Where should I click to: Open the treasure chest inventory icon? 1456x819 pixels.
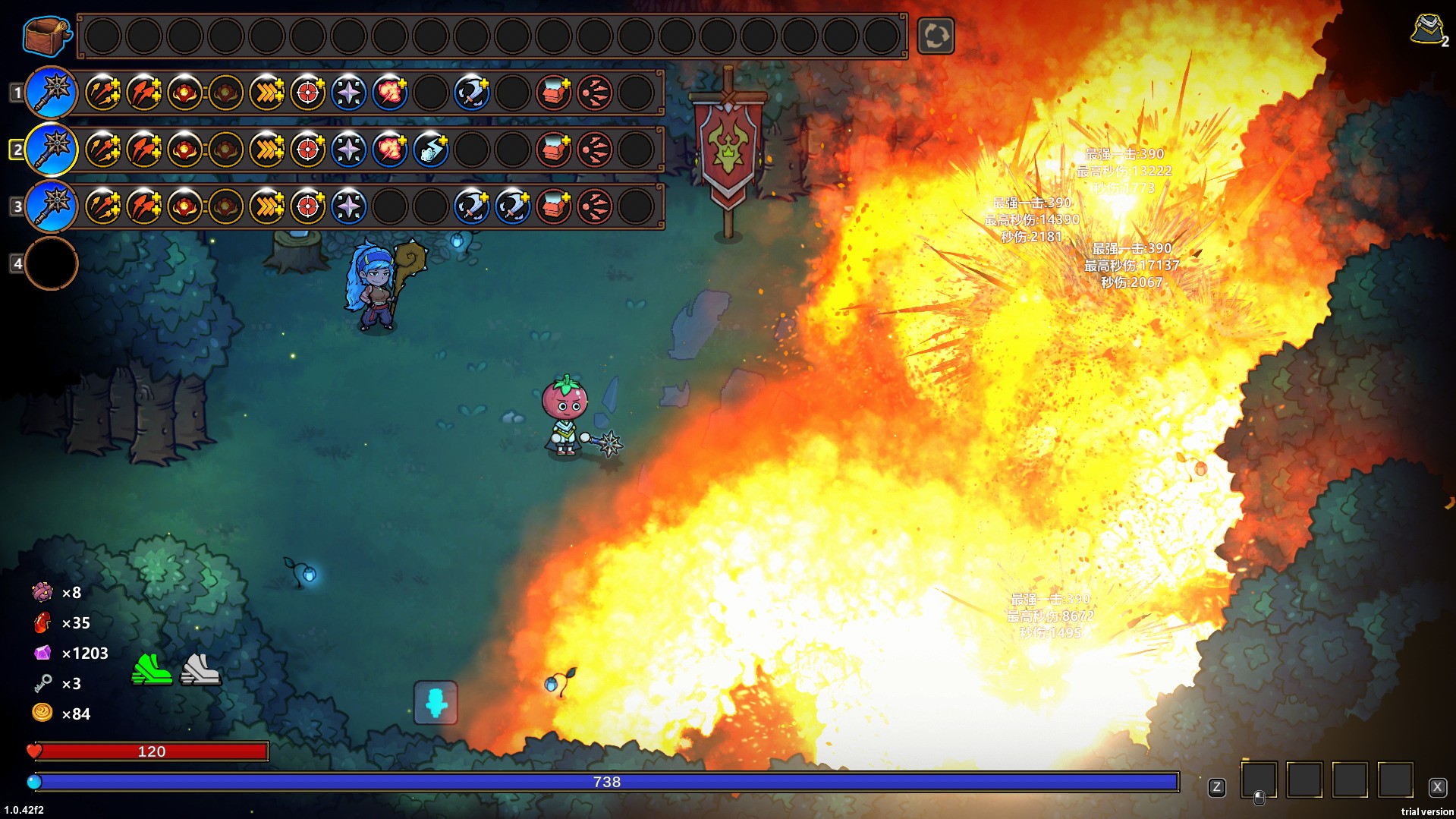[46, 35]
